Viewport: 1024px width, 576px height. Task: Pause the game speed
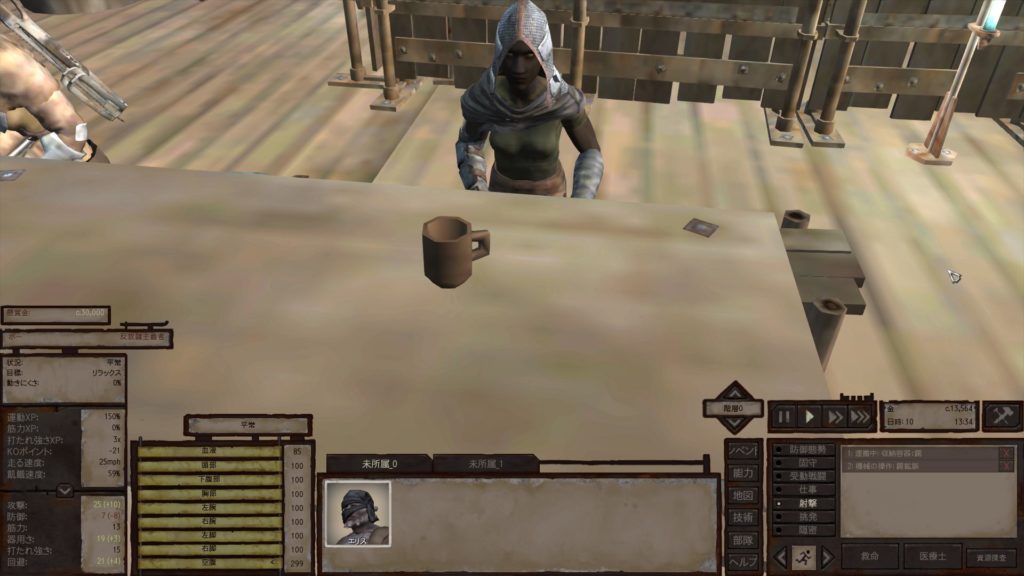coord(783,416)
